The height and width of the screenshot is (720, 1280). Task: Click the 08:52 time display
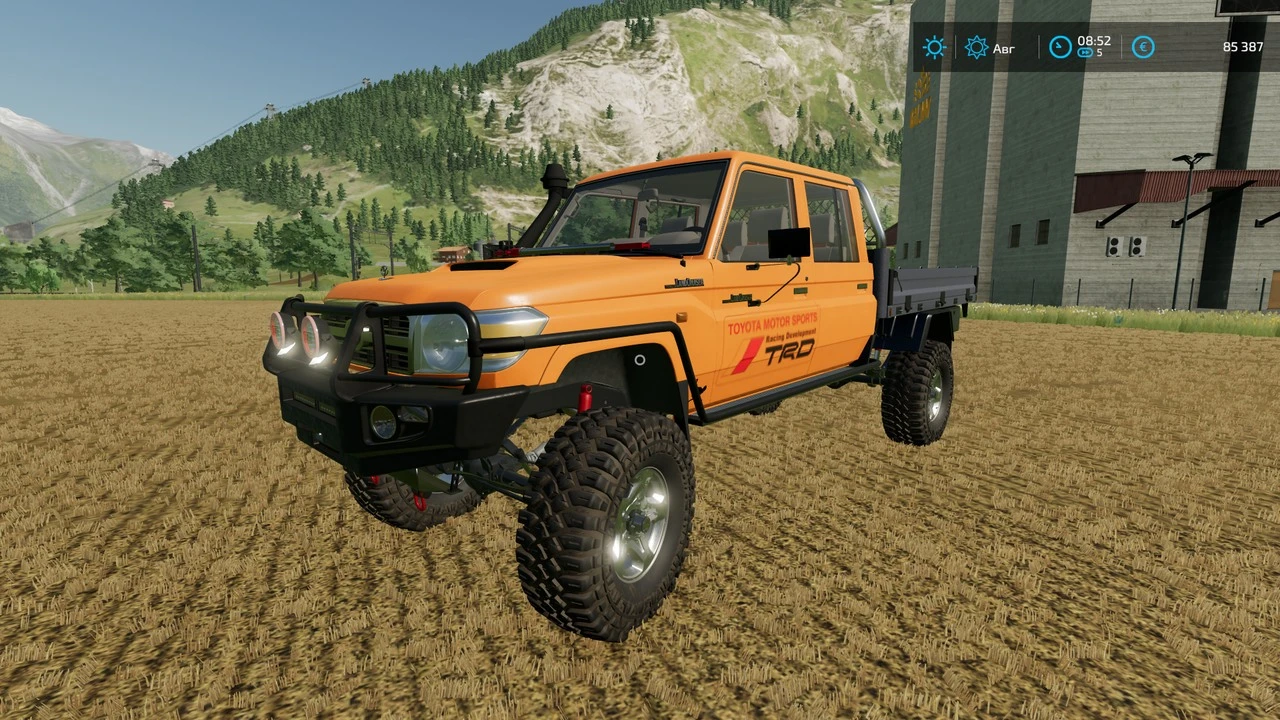click(1093, 41)
